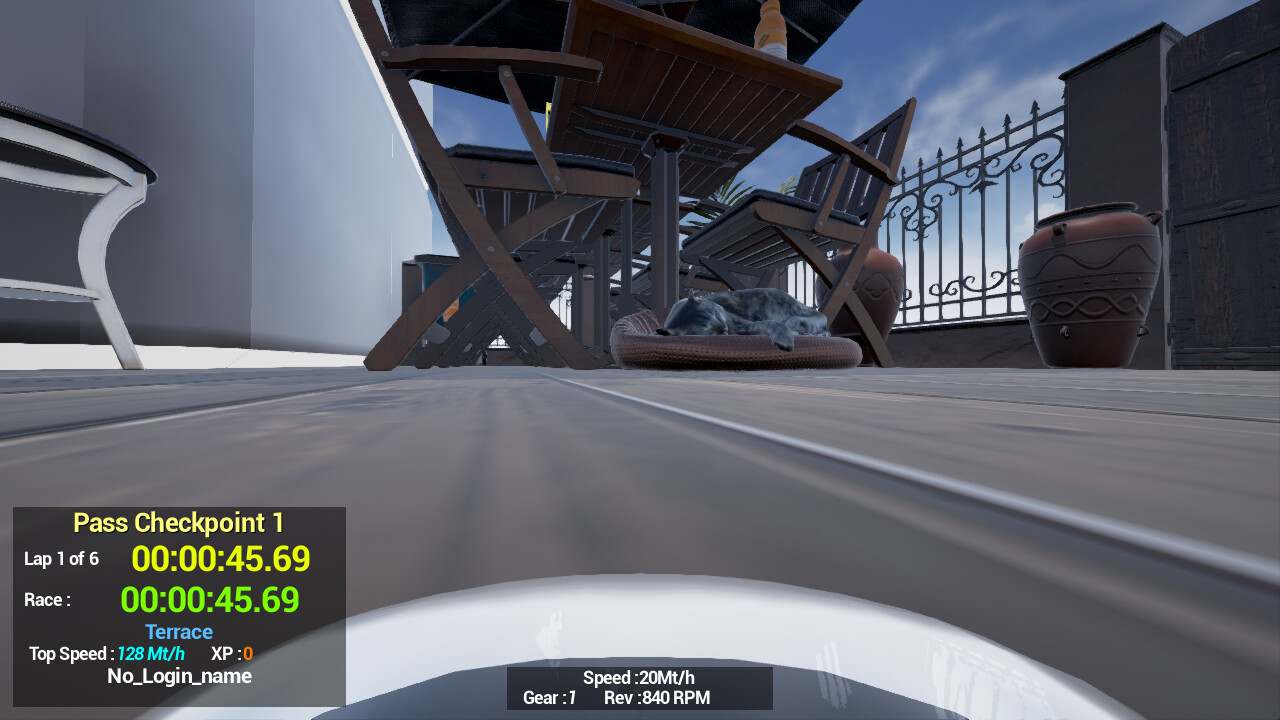The height and width of the screenshot is (720, 1280).
Task: Select the Lap 1 of 6 counter
Action: 62,558
